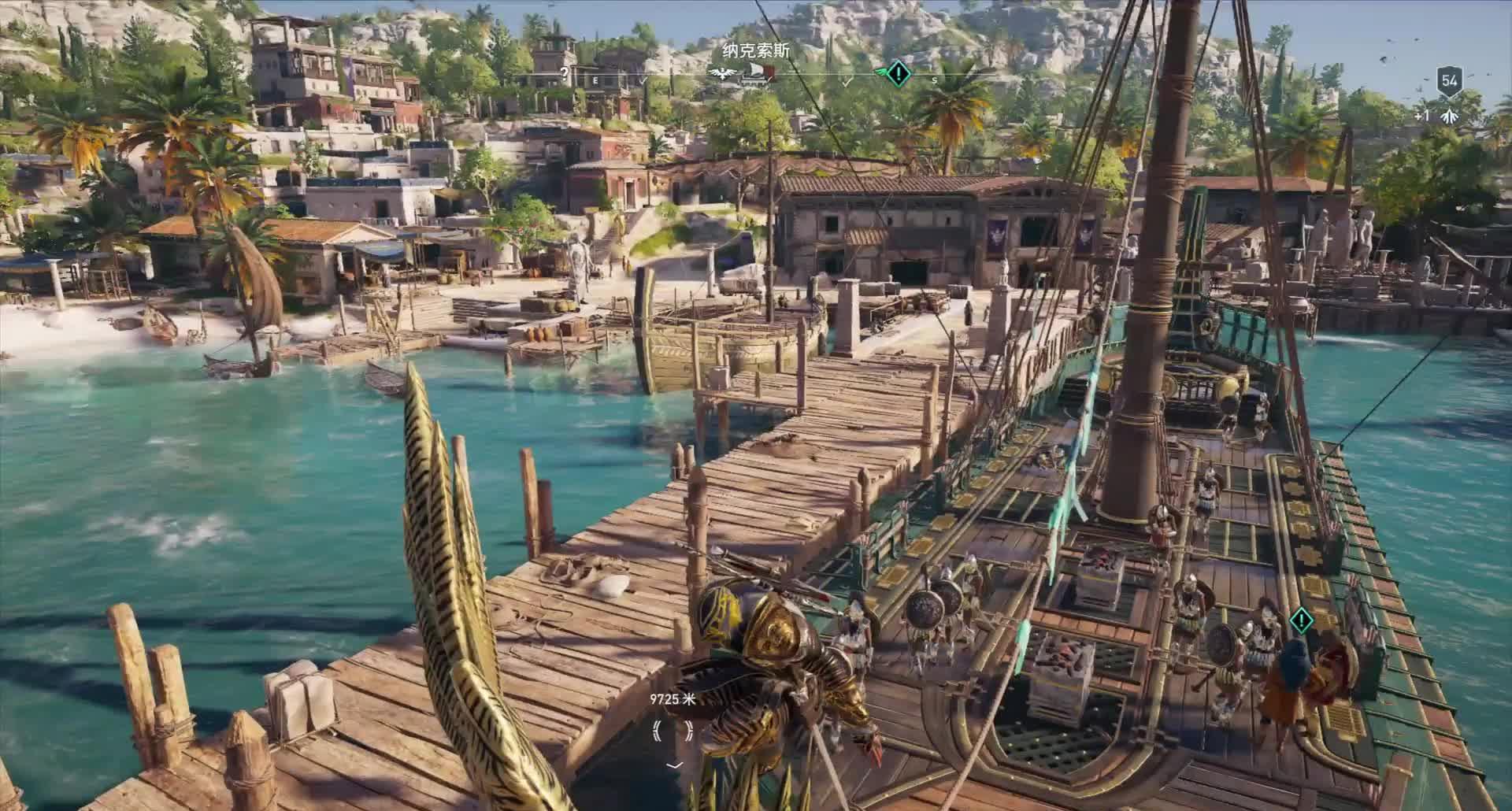Open the level 54 badge
Screen dimensions: 1512x811
pos(1449,81)
